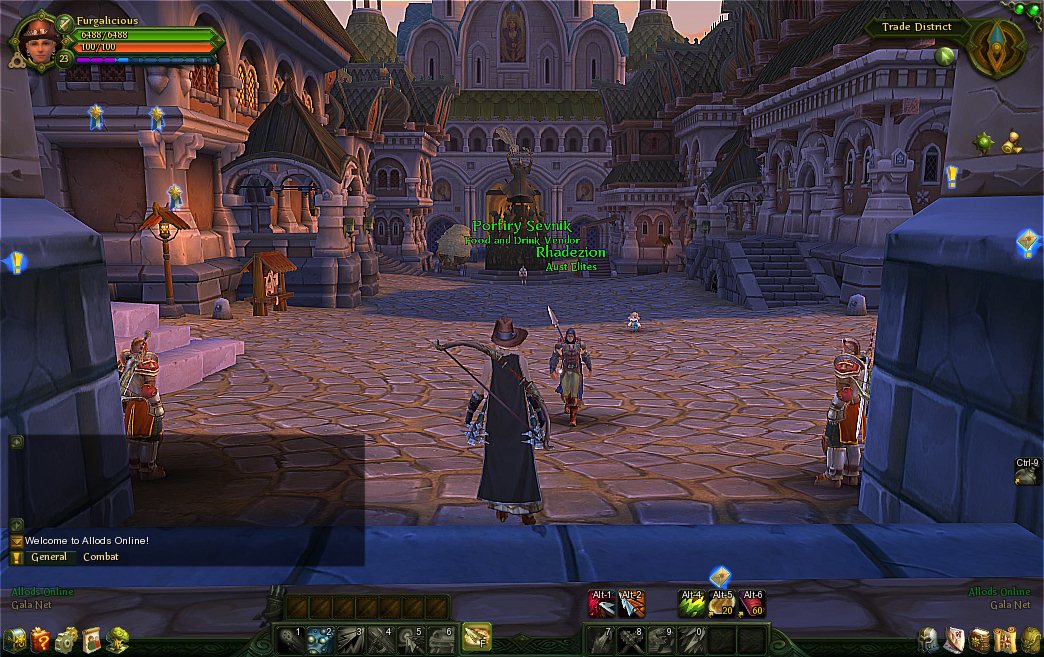Activate the Alt-1 red arrow ability
Screen dimensions: 1044x657
point(601,604)
